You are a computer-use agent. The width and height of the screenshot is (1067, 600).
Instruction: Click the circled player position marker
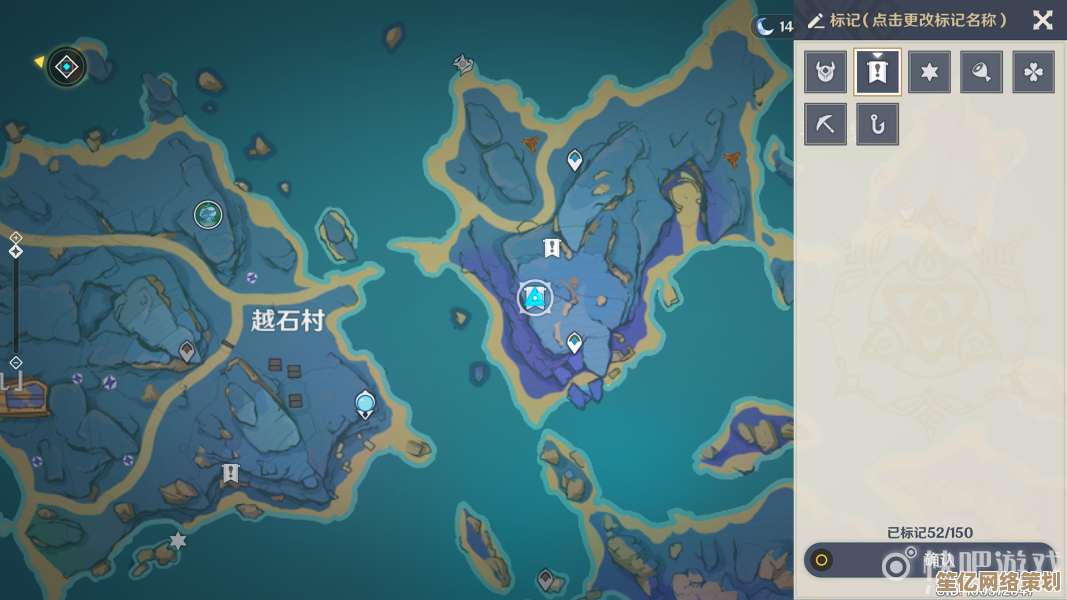click(x=536, y=297)
